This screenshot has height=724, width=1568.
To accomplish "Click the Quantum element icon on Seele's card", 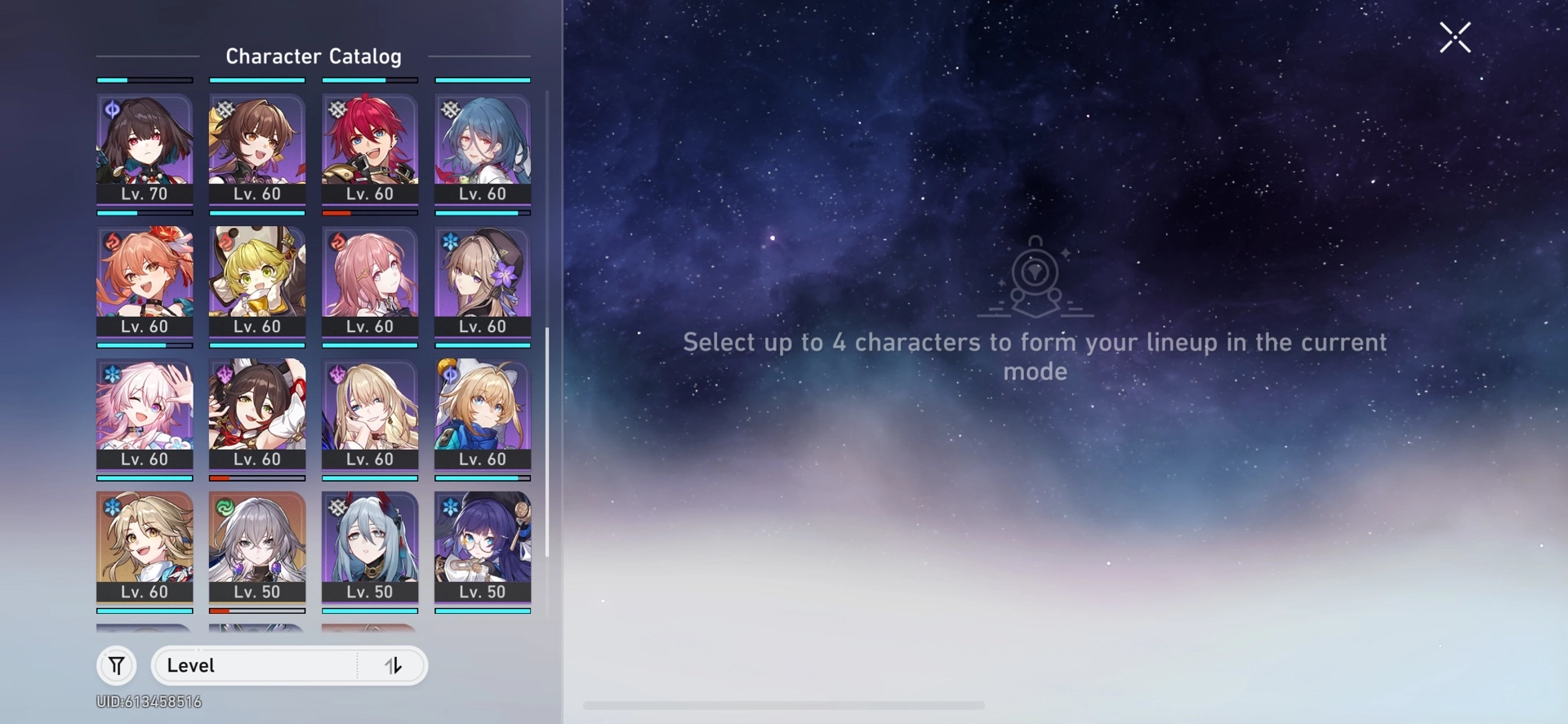I will pos(112,109).
